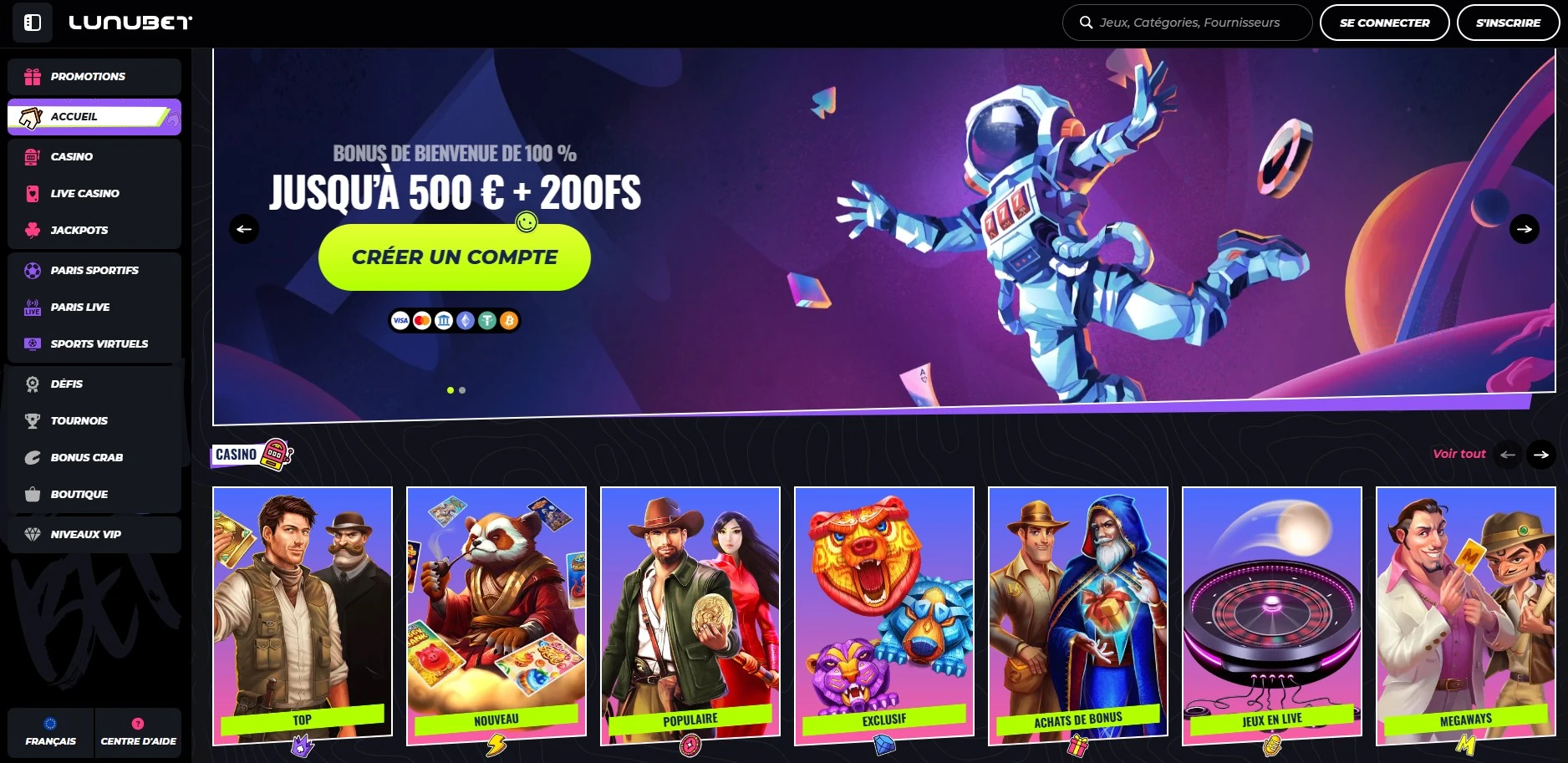This screenshot has width=1568, height=763.
Task: Click the Voir tout link
Action: click(1459, 454)
